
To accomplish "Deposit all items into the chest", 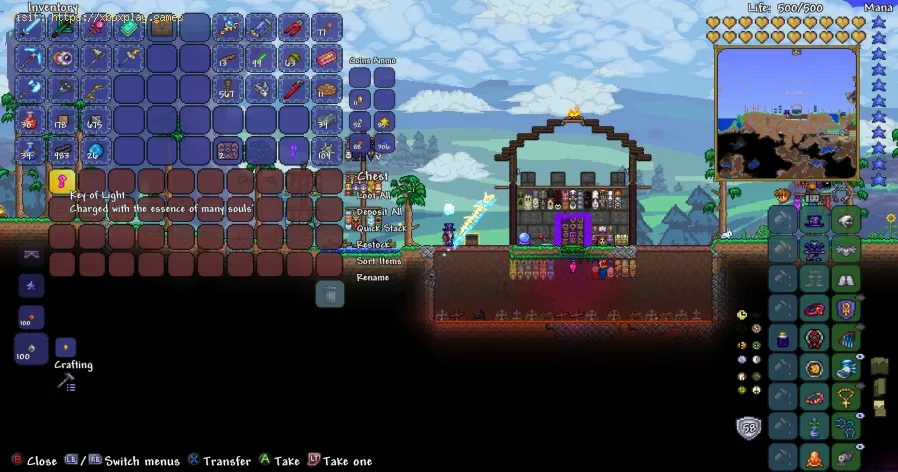I will click(x=372, y=212).
